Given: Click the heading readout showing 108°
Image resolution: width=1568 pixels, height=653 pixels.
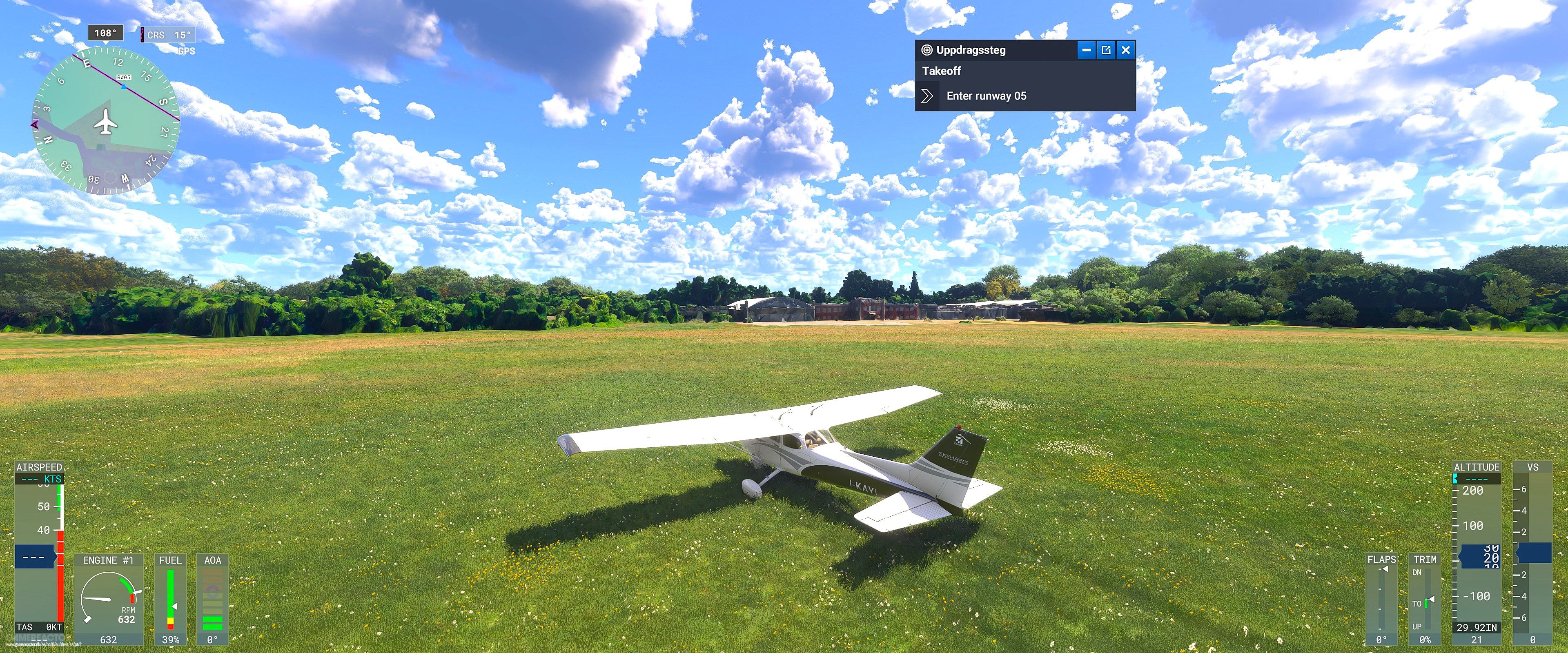Looking at the screenshot, I should [105, 33].
